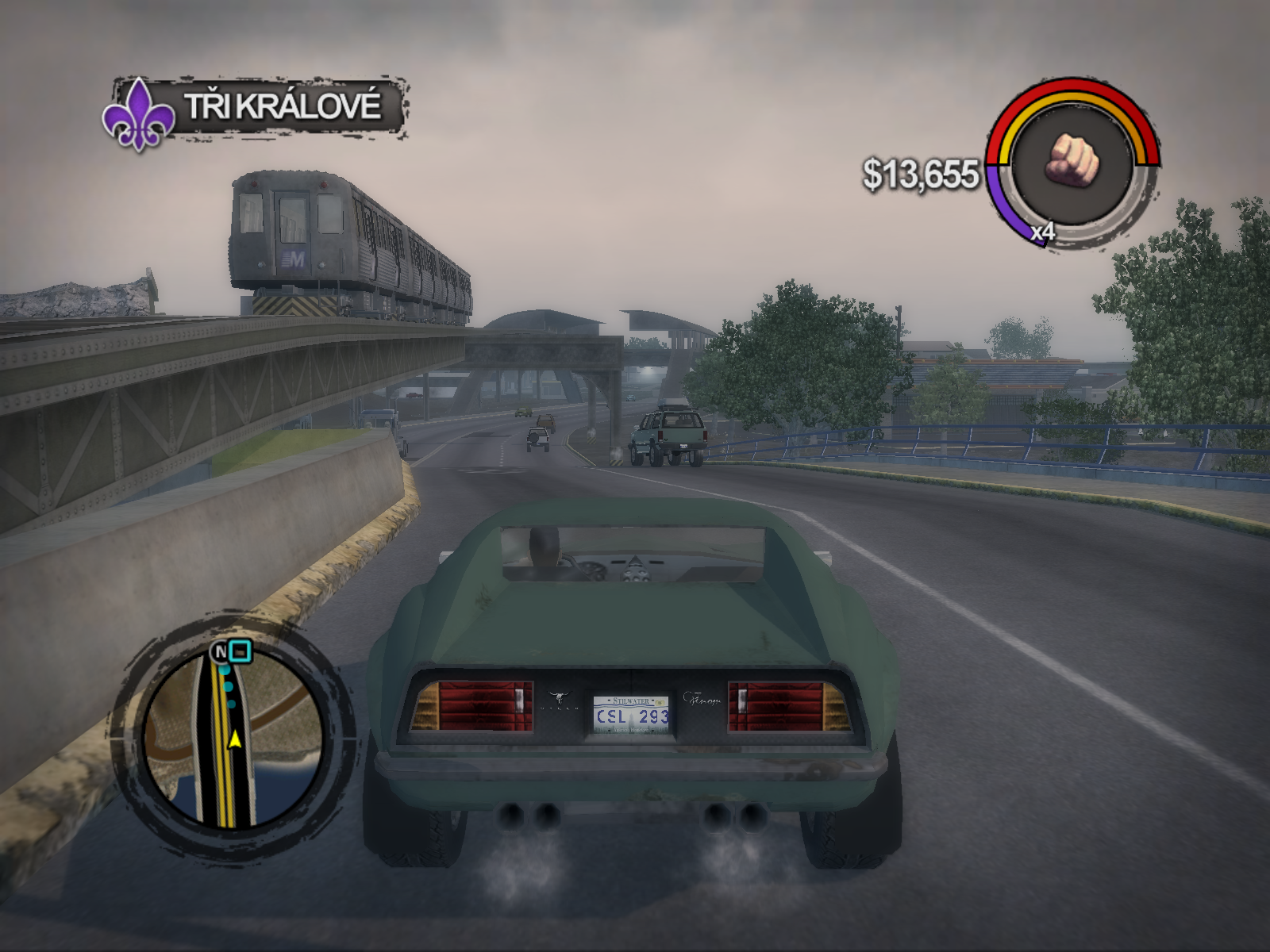The image size is (1270, 952).
Task: Click the circular minimap
Action: 230,738
